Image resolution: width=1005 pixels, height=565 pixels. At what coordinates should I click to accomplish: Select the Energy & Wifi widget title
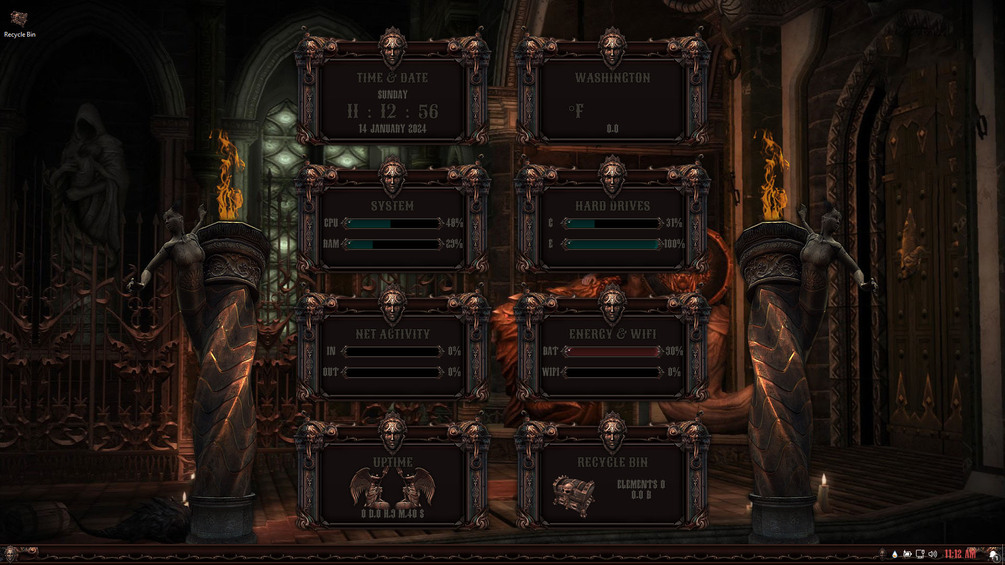point(612,334)
